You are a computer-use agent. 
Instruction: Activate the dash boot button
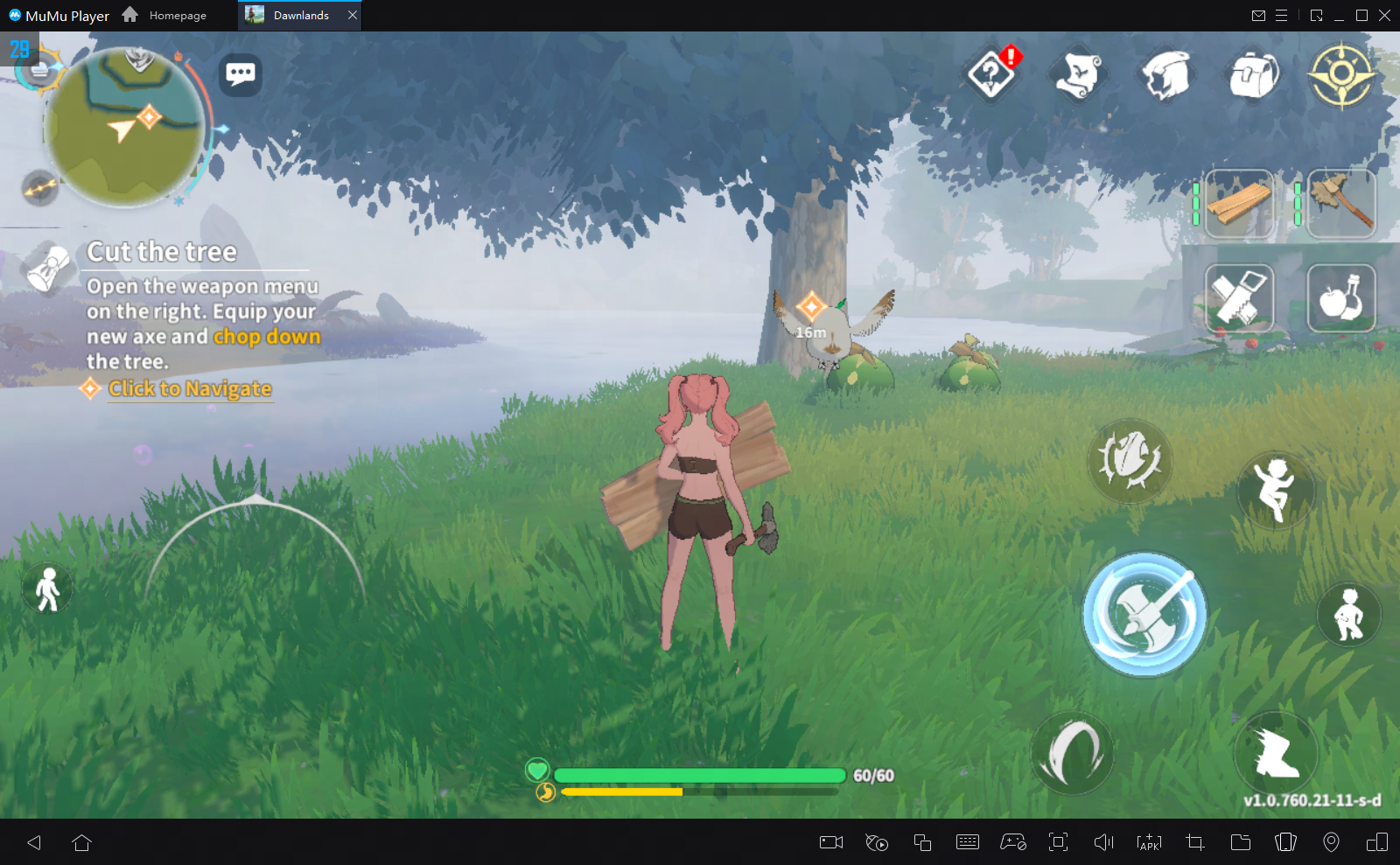pyautogui.click(x=1276, y=752)
